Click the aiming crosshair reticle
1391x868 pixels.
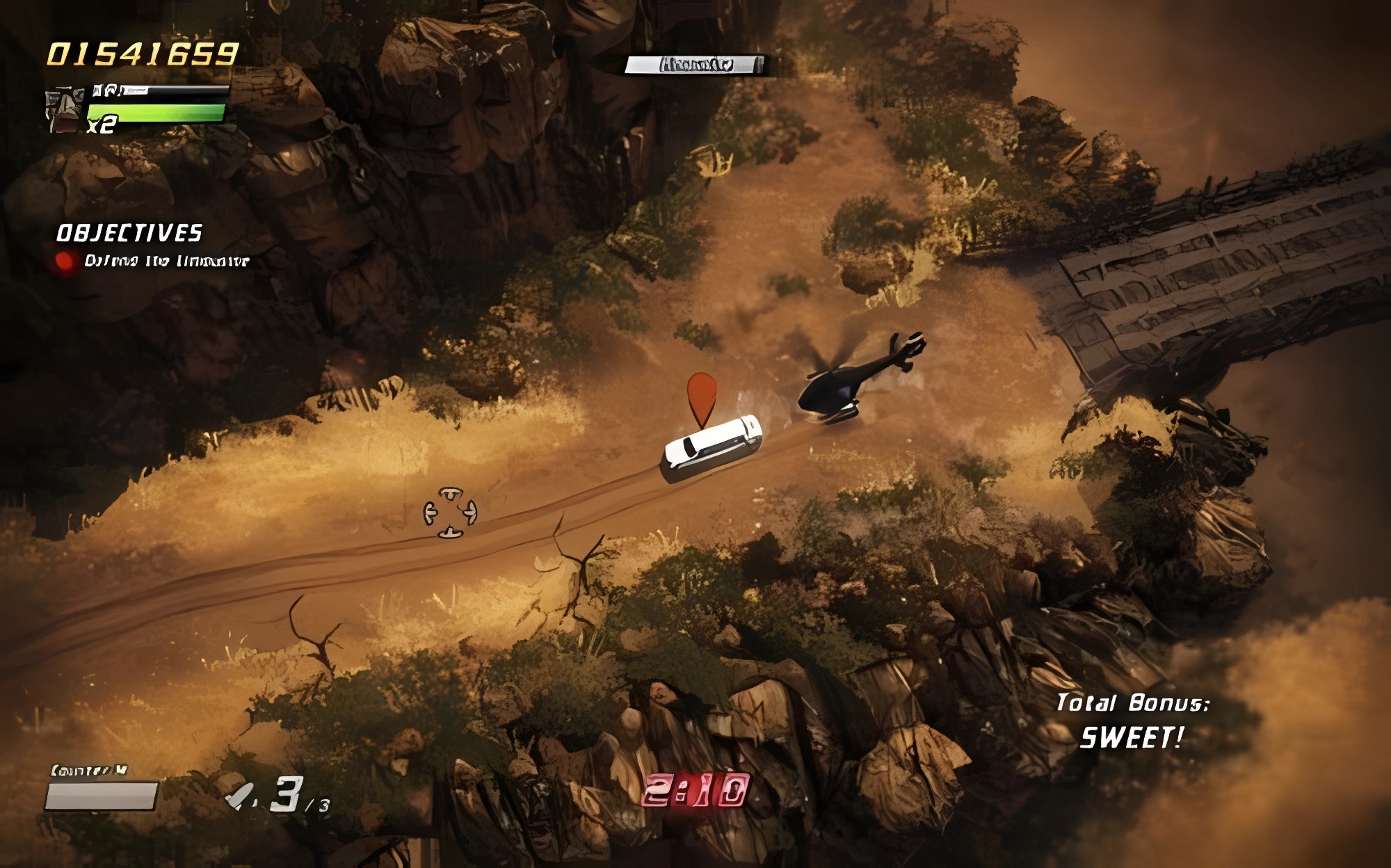click(450, 513)
